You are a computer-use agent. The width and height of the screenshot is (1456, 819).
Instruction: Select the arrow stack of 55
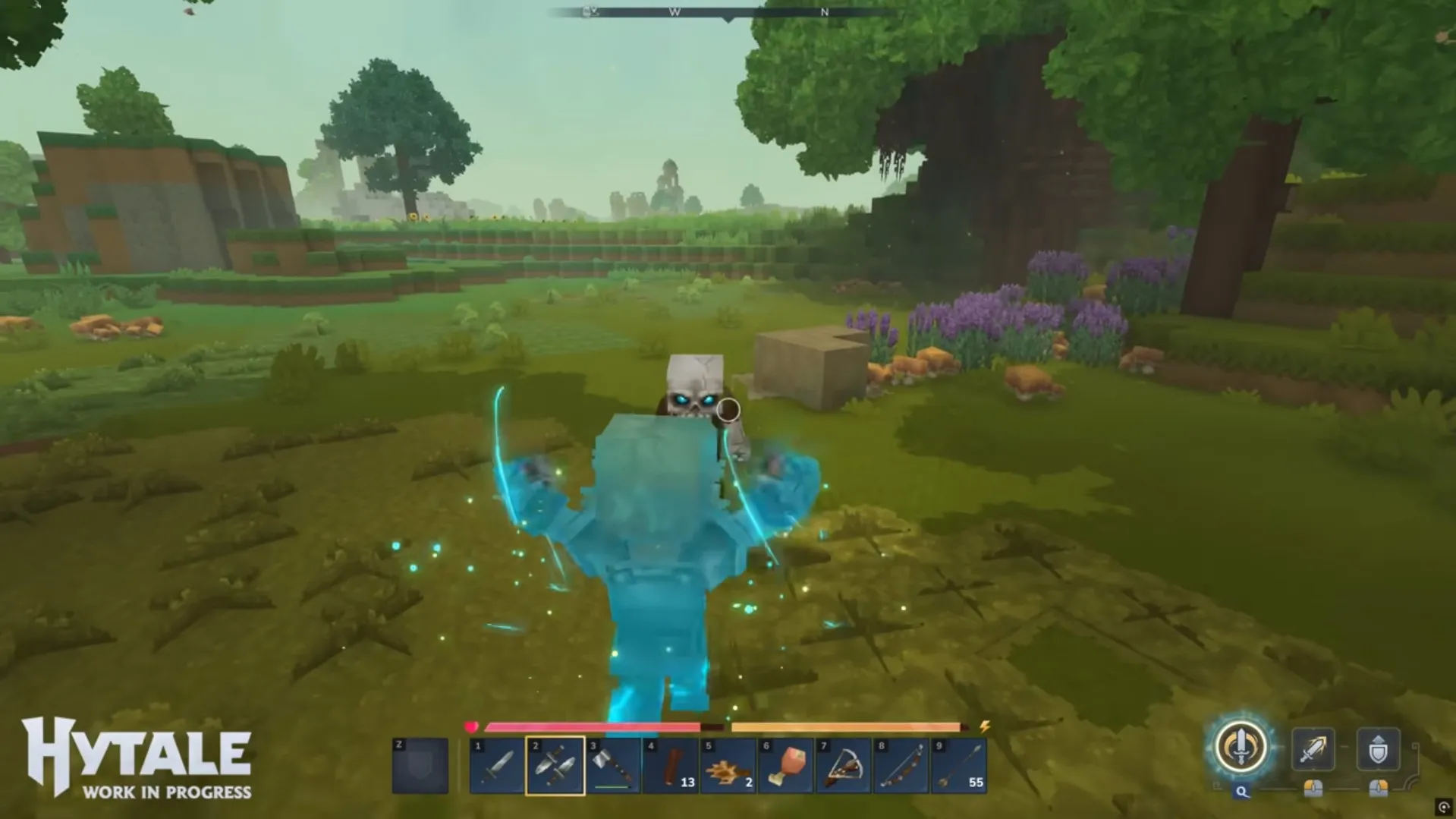[959, 766]
